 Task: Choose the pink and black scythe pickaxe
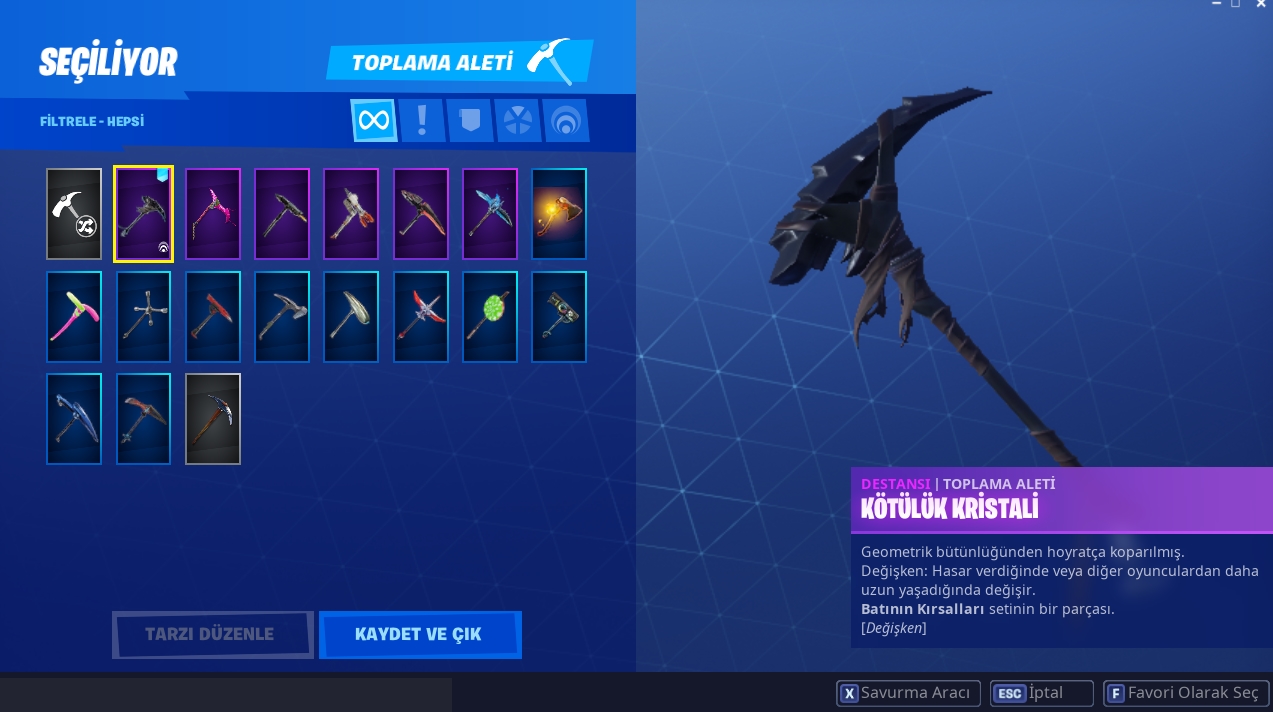pos(213,214)
